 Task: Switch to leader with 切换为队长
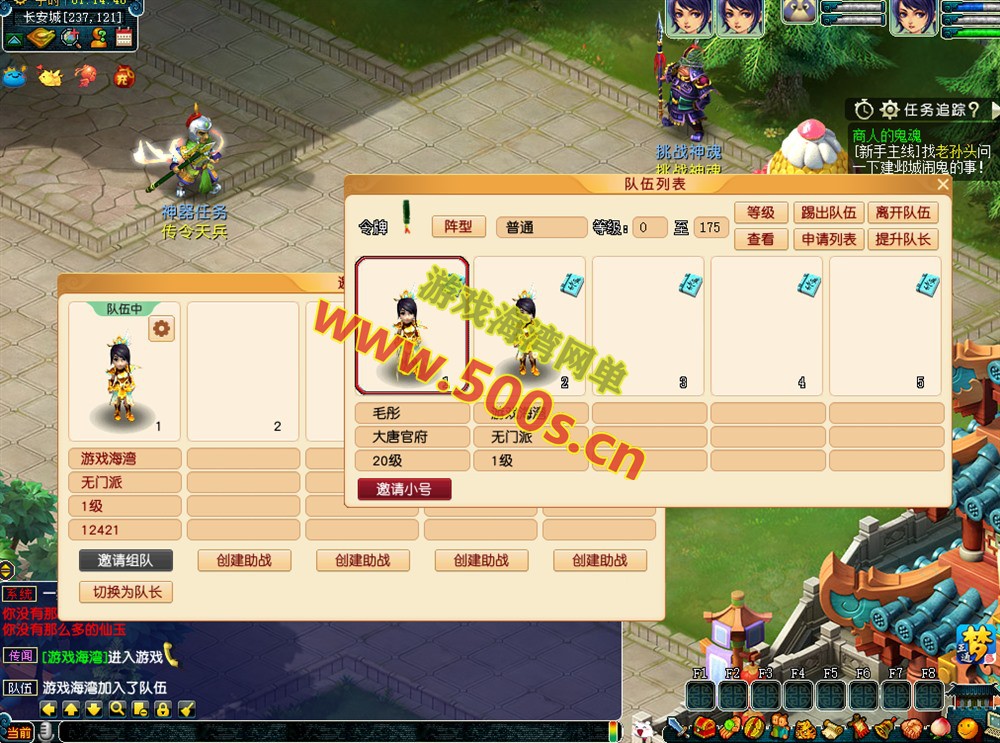click(125, 592)
